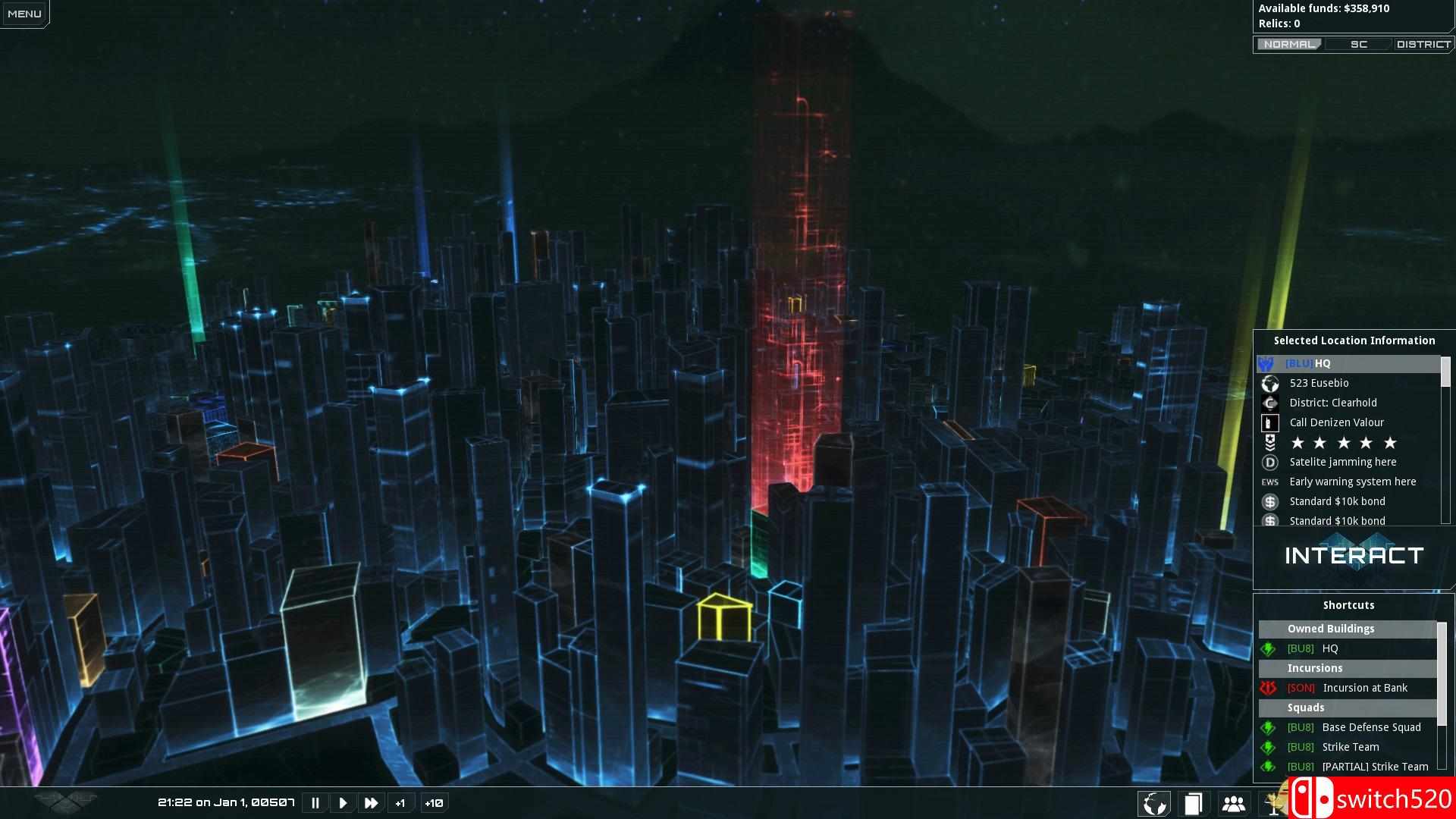Set the fifth star on the rating row
Viewport: 1456px width, 819px height.
click(x=1390, y=443)
